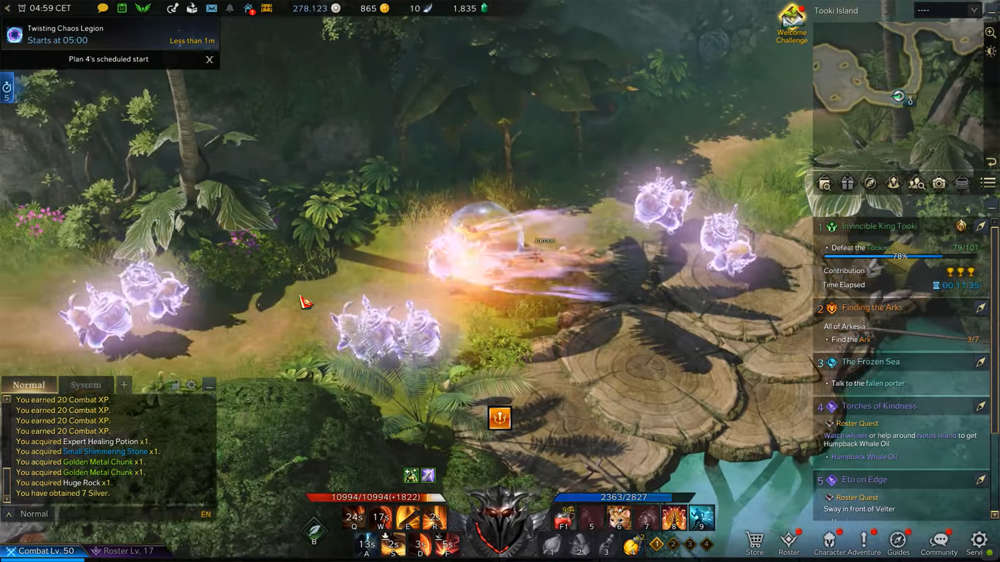The height and width of the screenshot is (562, 1000).
Task: Open the yellow chat bubble icon
Action: coord(102,8)
